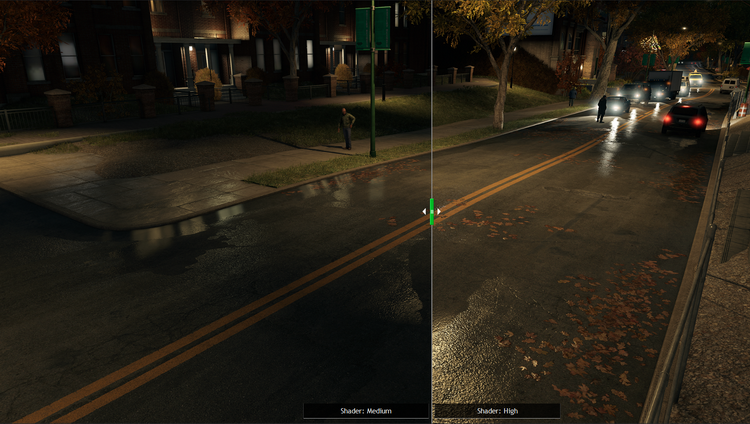Viewport: 750px width, 424px height.
Task: Select the Shader: Medium label
Action: tap(366, 410)
